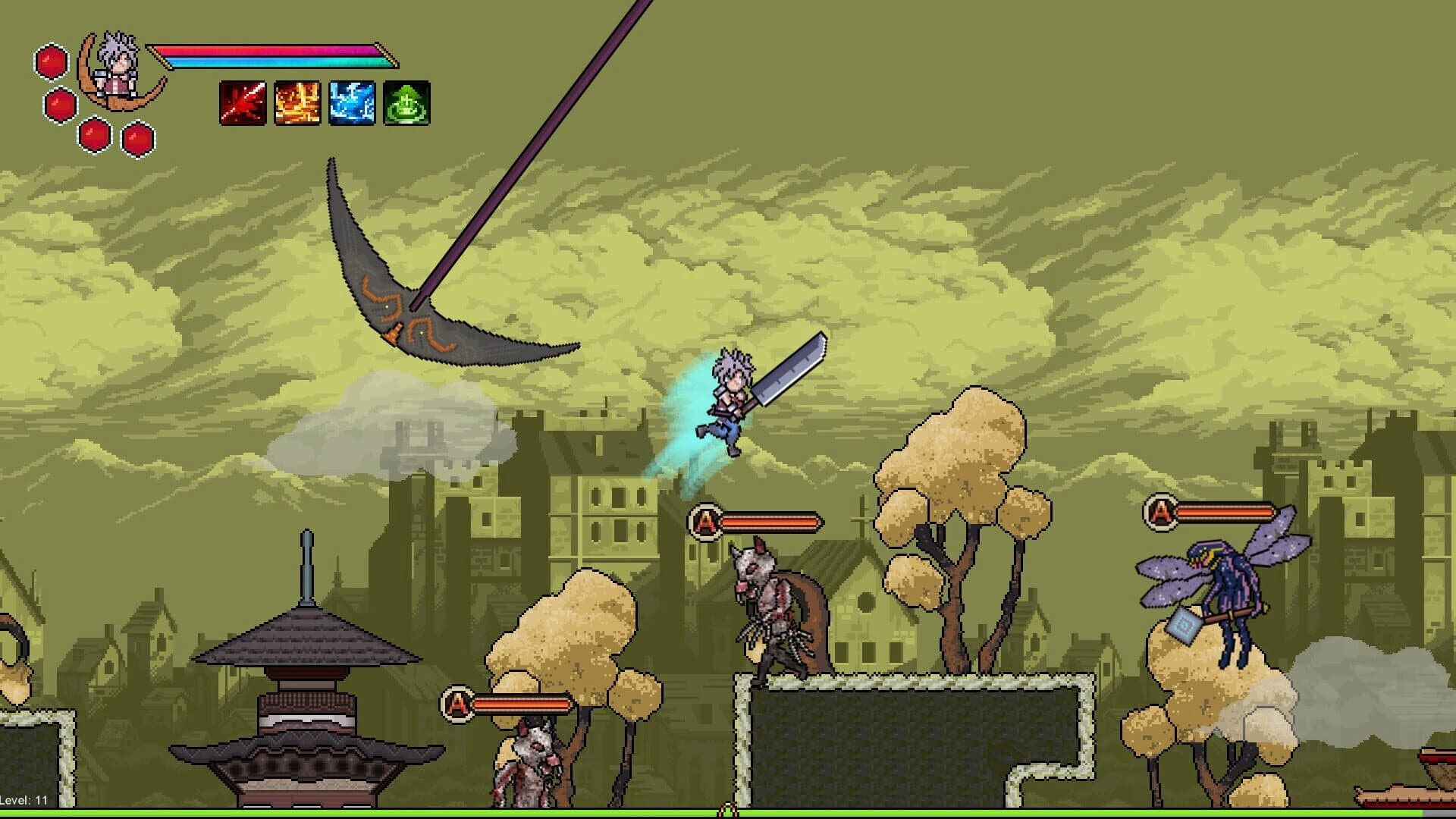Use the blue water skill

[x=351, y=102]
